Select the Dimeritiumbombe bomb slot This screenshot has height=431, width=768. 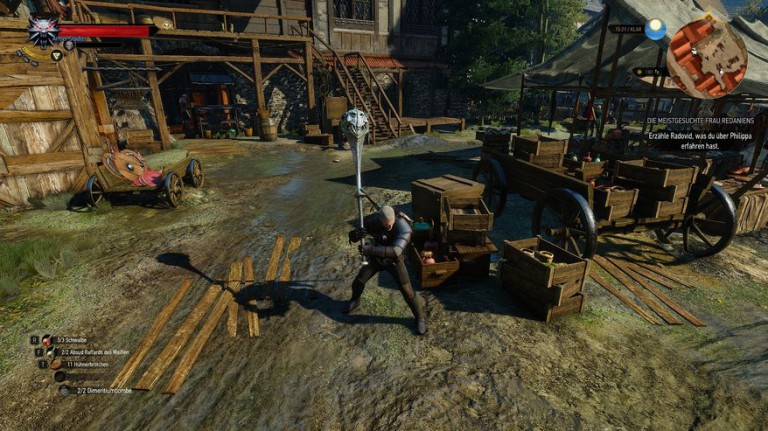point(62,390)
